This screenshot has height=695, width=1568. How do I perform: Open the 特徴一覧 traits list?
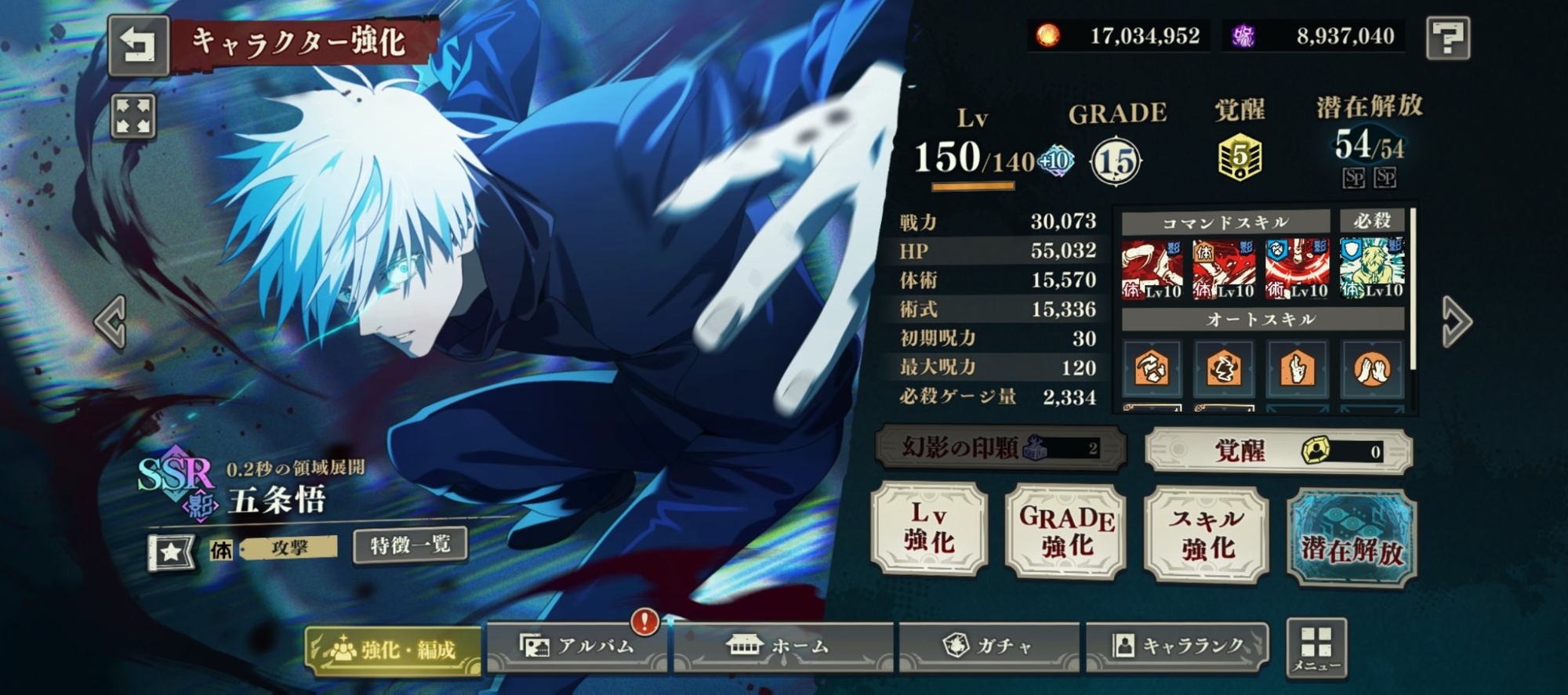(410, 545)
